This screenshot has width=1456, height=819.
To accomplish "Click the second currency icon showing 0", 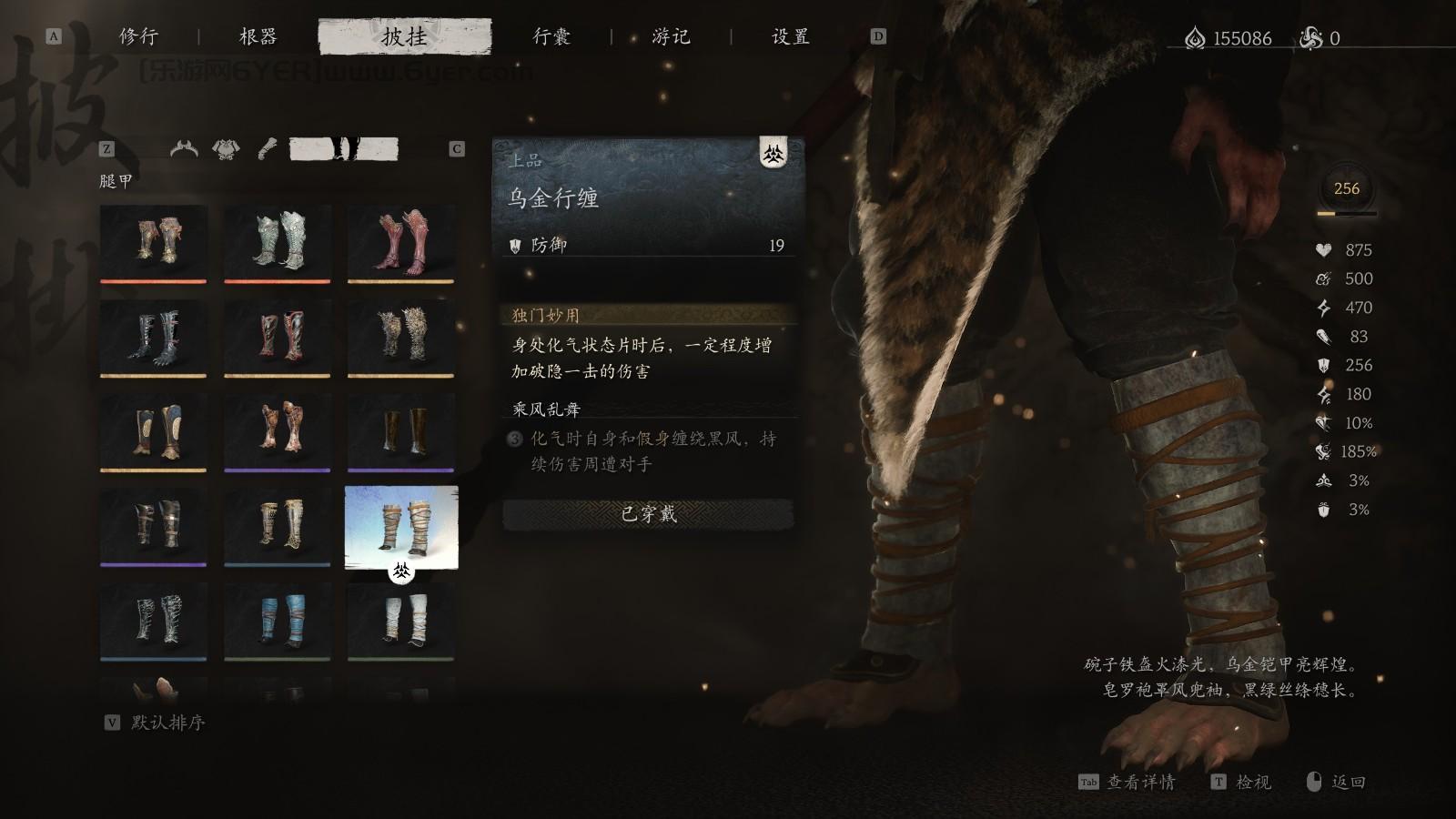I will pyautogui.click(x=1310, y=36).
